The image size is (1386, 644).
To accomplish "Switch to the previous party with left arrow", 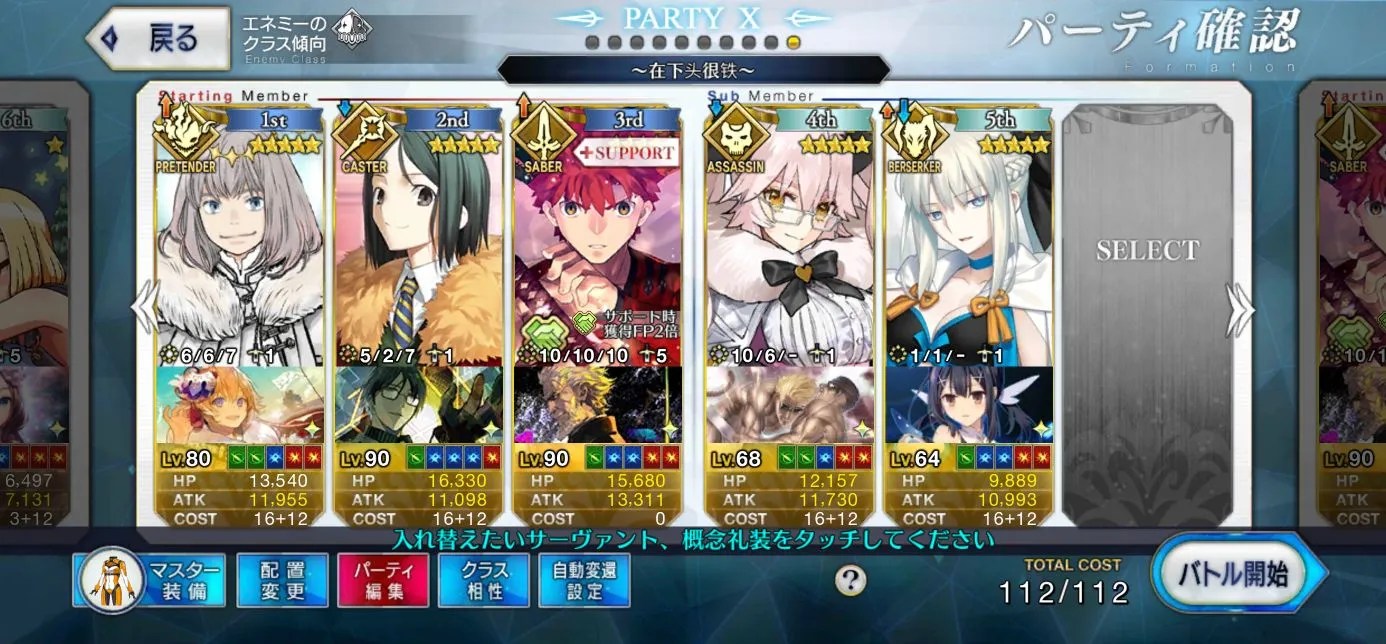I will pos(146,308).
